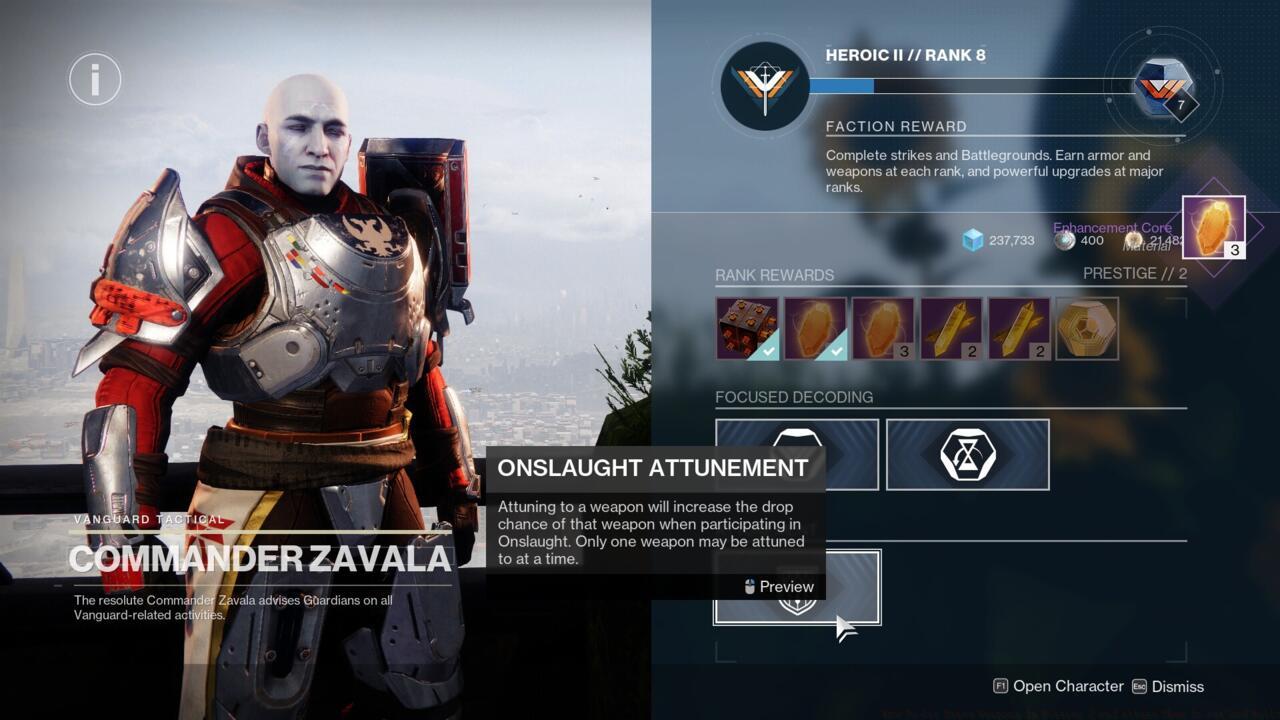Open the second Focused Decoding engram option
Viewport: 1280px width, 720px height.
(967, 454)
